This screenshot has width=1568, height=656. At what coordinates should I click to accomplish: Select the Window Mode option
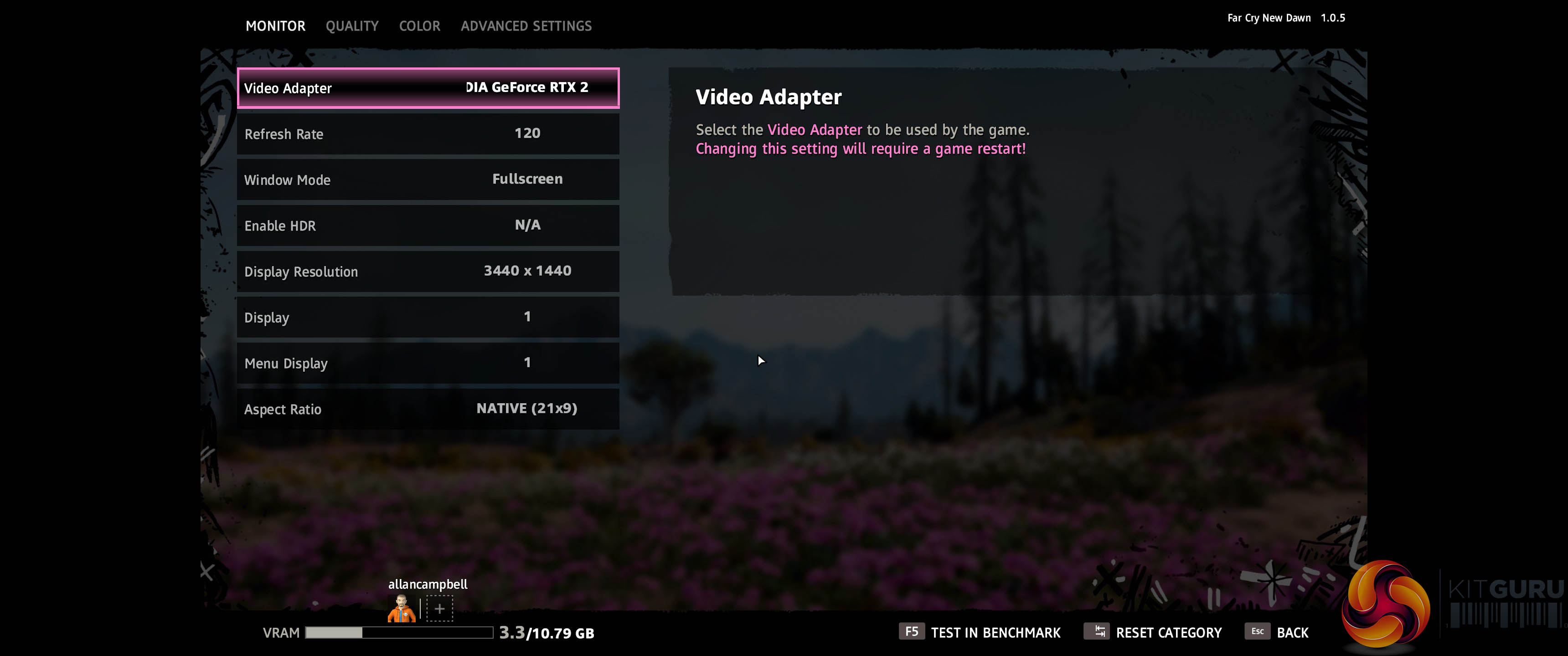click(428, 179)
